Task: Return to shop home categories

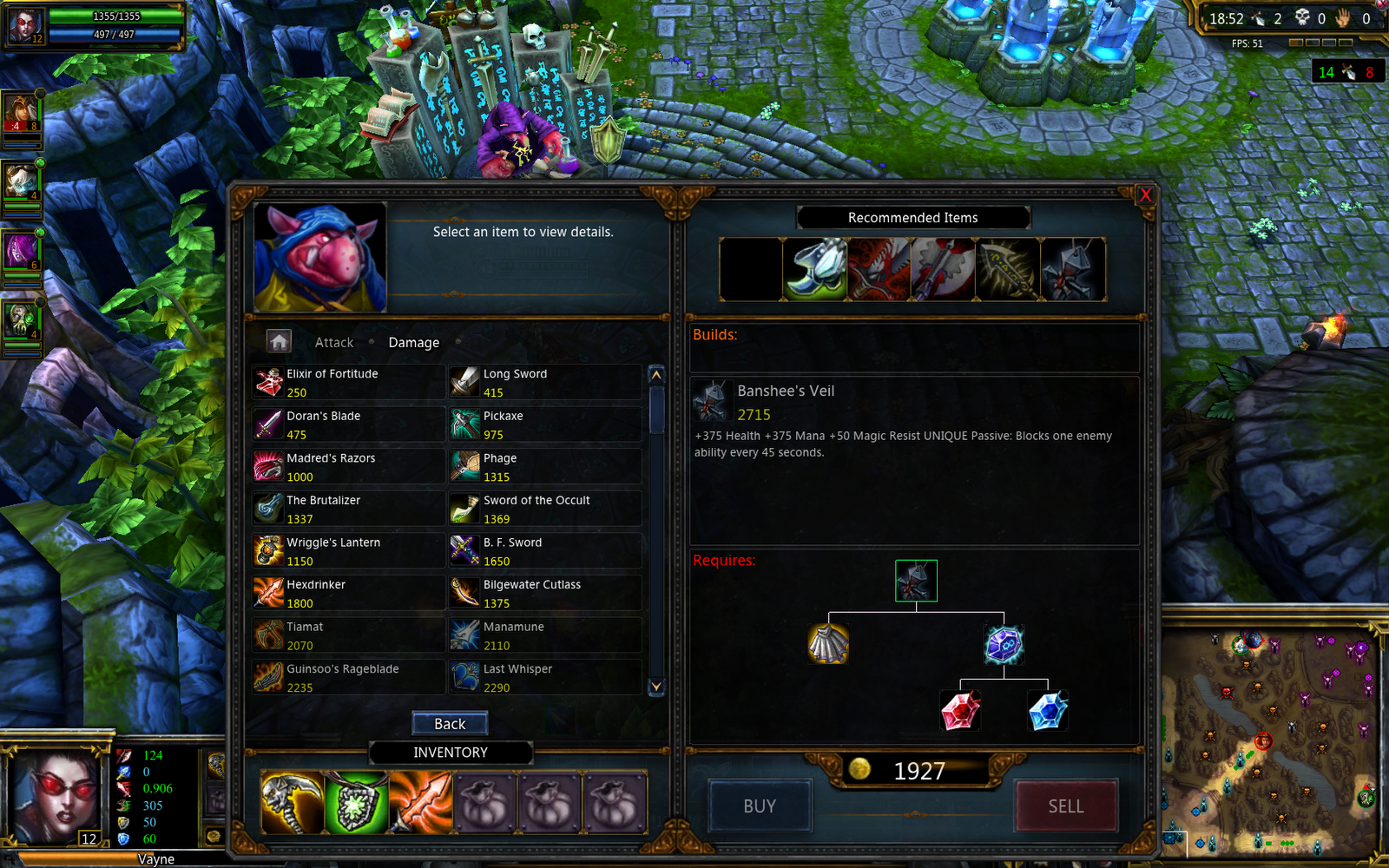Action: [x=279, y=342]
